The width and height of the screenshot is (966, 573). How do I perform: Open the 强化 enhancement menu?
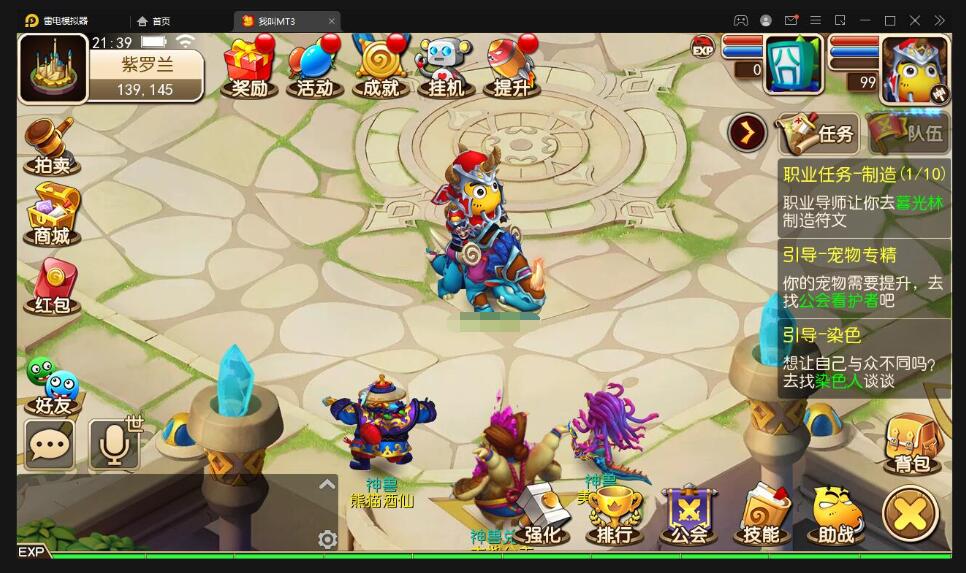(x=541, y=515)
